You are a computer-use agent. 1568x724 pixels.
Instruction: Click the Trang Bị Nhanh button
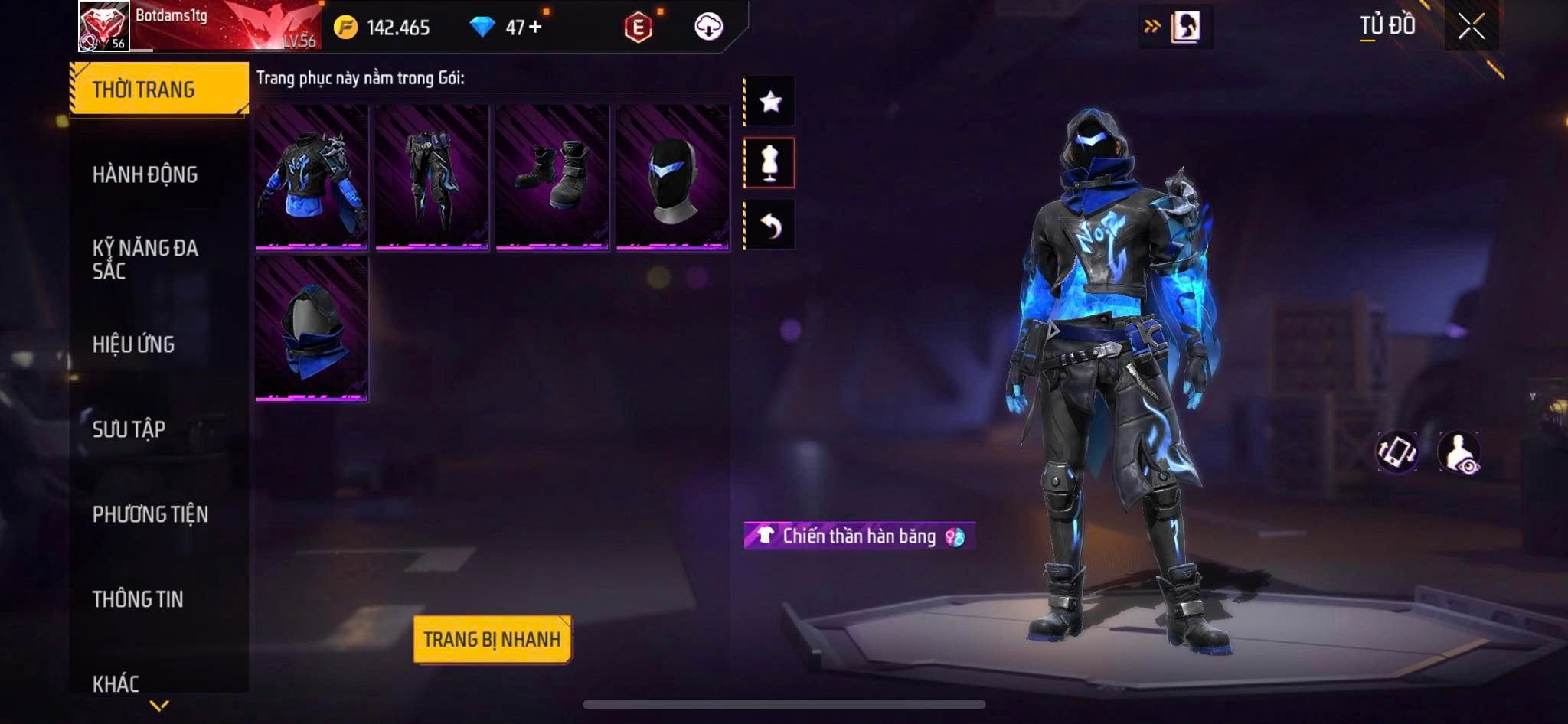pyautogui.click(x=492, y=639)
